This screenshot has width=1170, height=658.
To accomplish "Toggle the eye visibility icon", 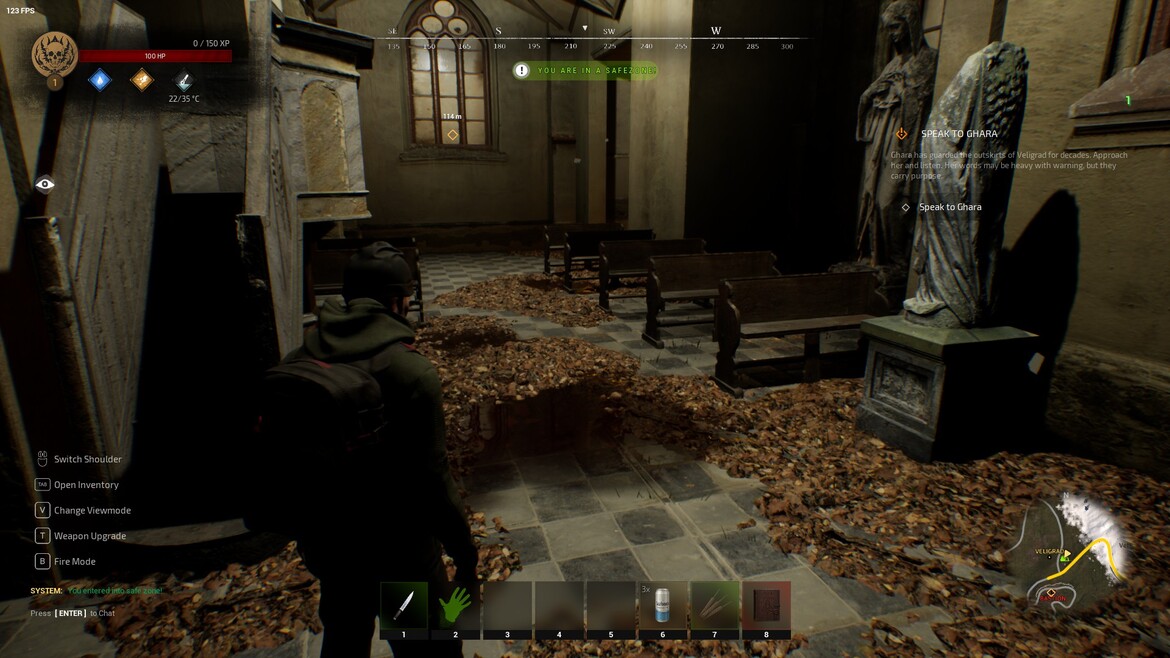I will point(45,184).
